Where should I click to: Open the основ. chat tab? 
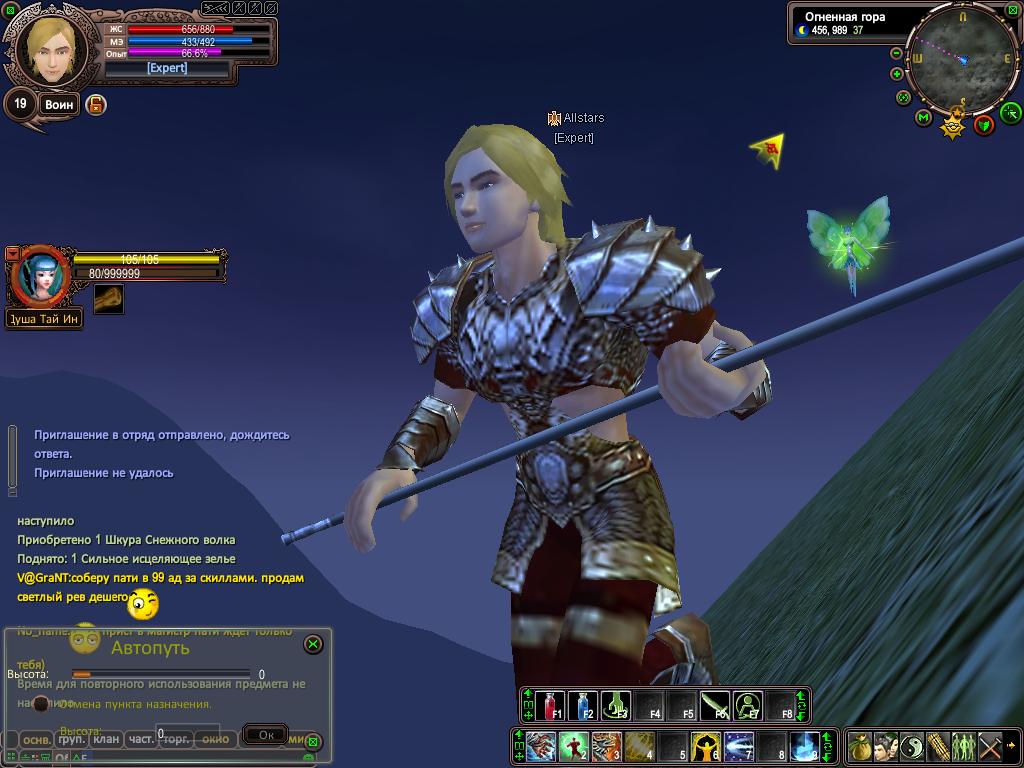37,740
